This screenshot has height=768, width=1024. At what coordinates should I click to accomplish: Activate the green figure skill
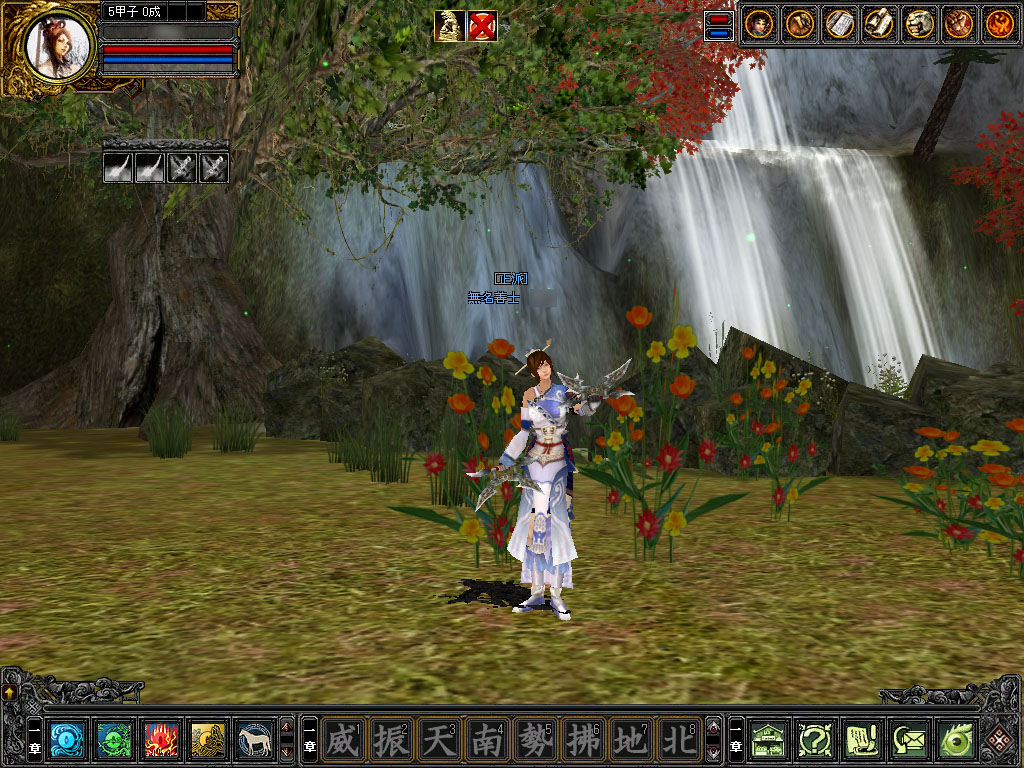114,740
